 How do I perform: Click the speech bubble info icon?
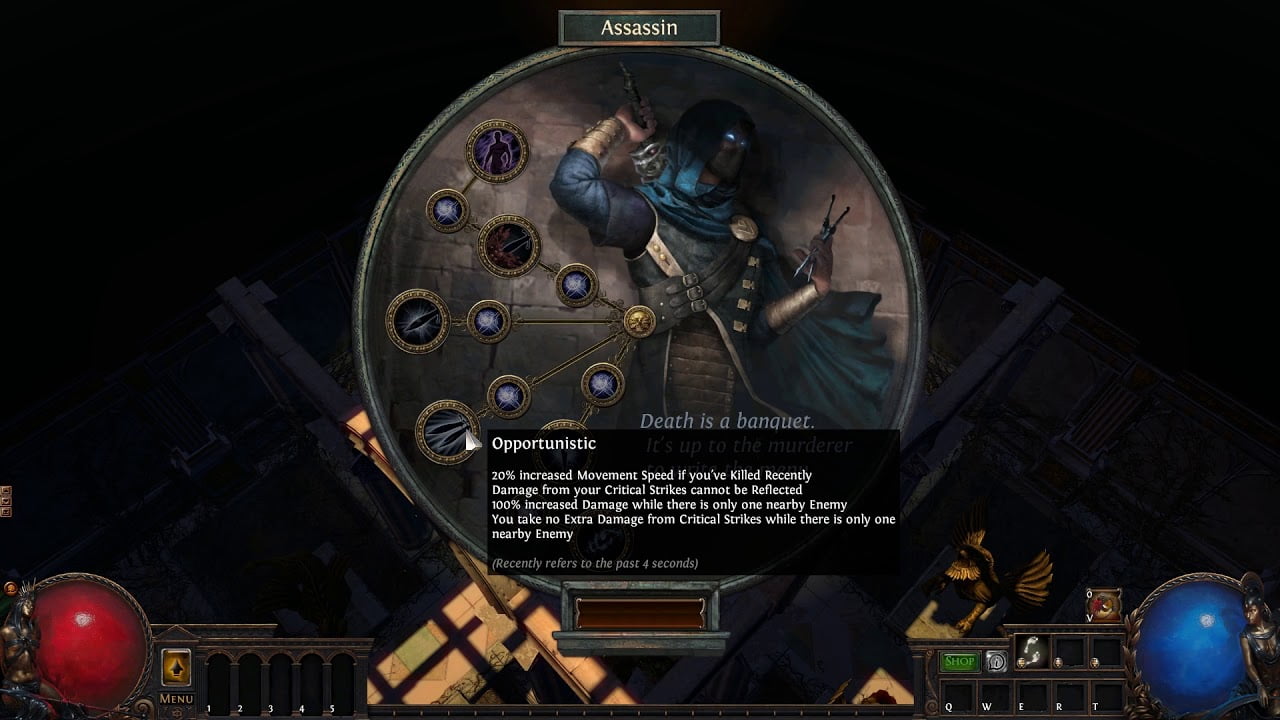(x=996, y=661)
